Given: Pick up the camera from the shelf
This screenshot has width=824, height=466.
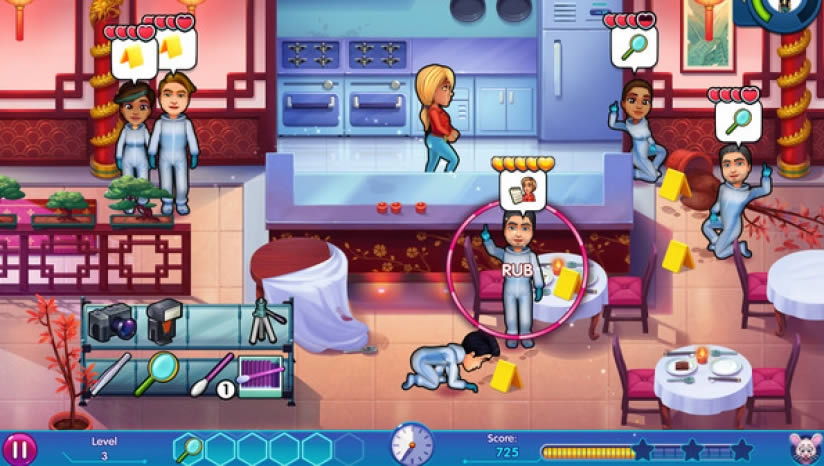Looking at the screenshot, I should click(x=111, y=324).
